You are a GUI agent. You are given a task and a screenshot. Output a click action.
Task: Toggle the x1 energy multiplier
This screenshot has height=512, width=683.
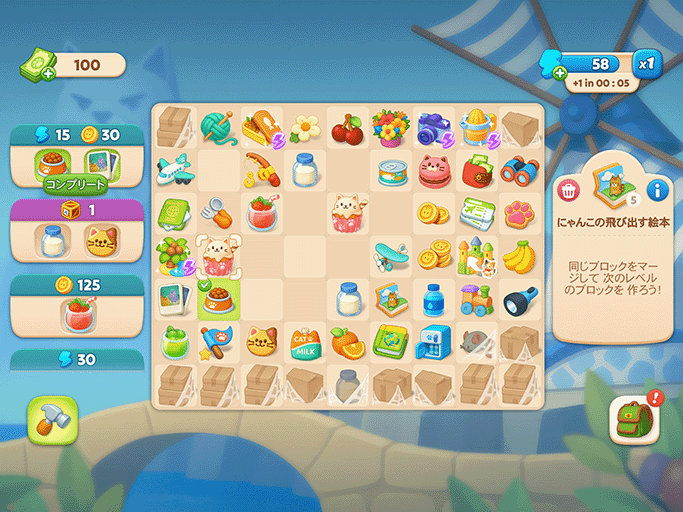(648, 64)
